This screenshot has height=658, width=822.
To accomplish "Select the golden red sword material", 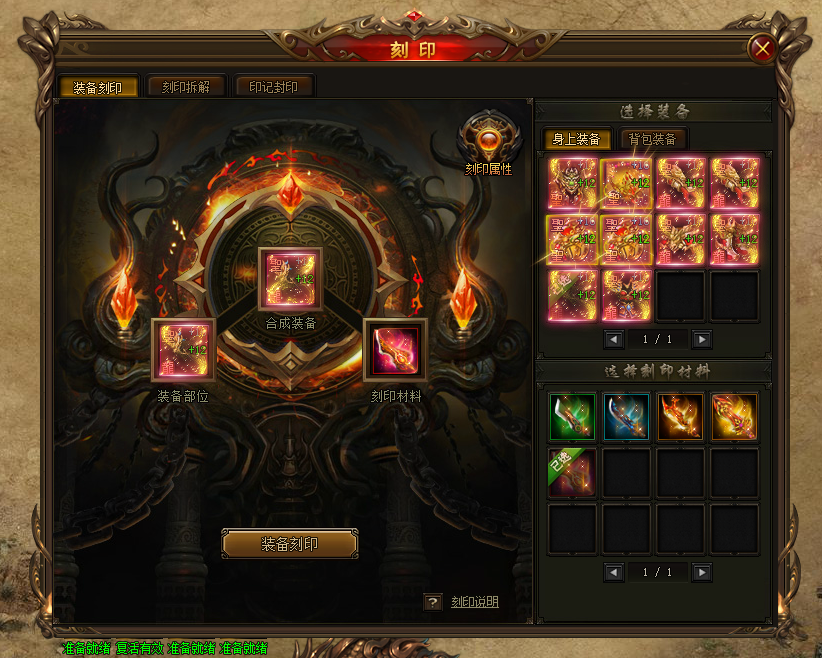I will pyautogui.click(x=734, y=417).
